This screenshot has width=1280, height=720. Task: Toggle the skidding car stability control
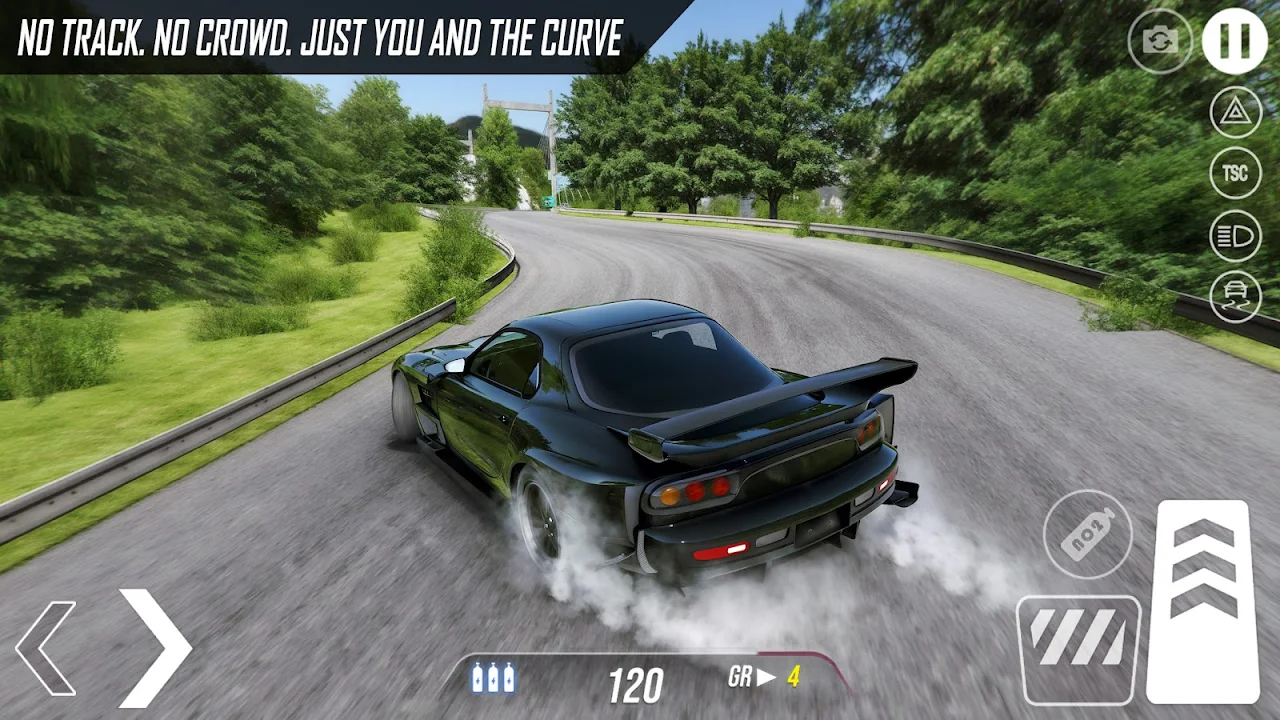pyautogui.click(x=1236, y=297)
